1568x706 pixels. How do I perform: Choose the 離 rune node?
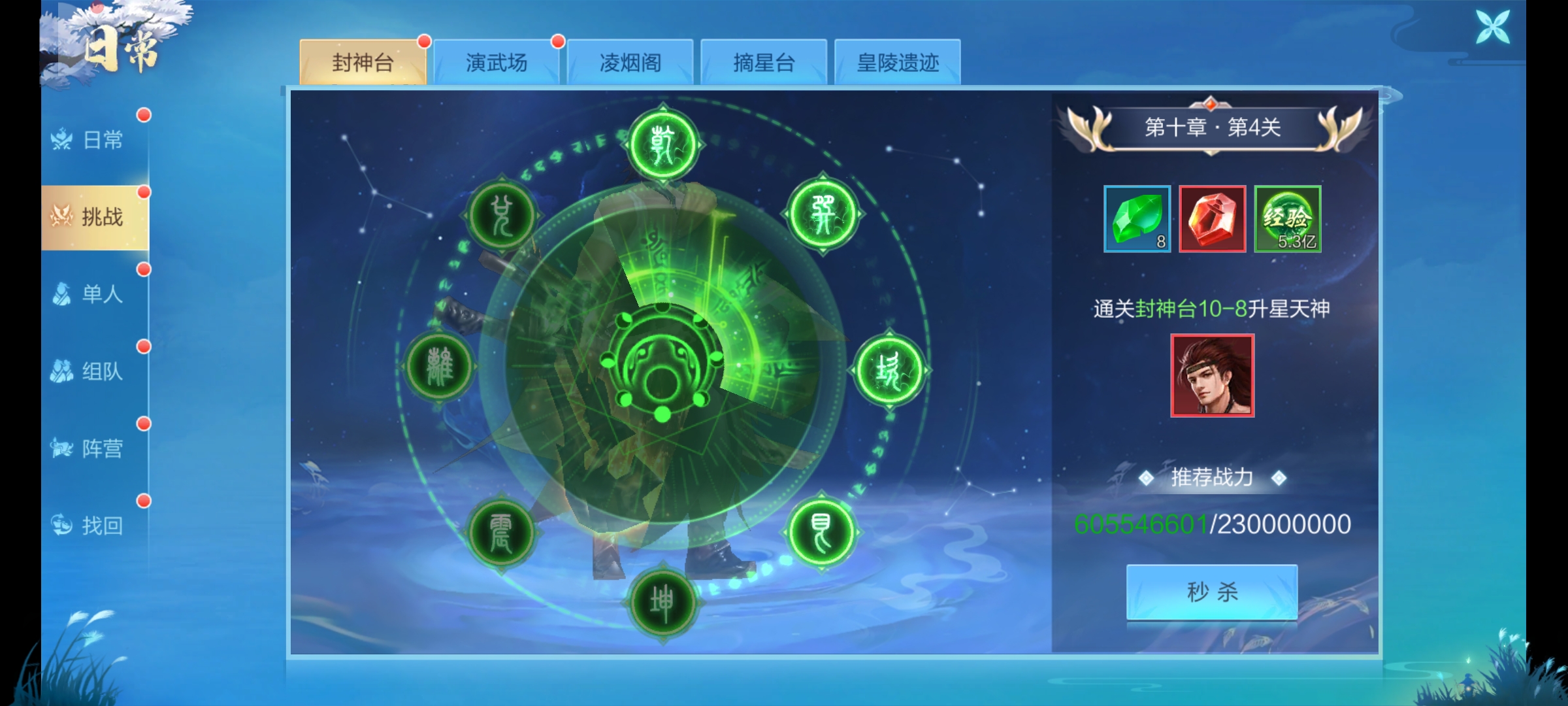point(439,366)
